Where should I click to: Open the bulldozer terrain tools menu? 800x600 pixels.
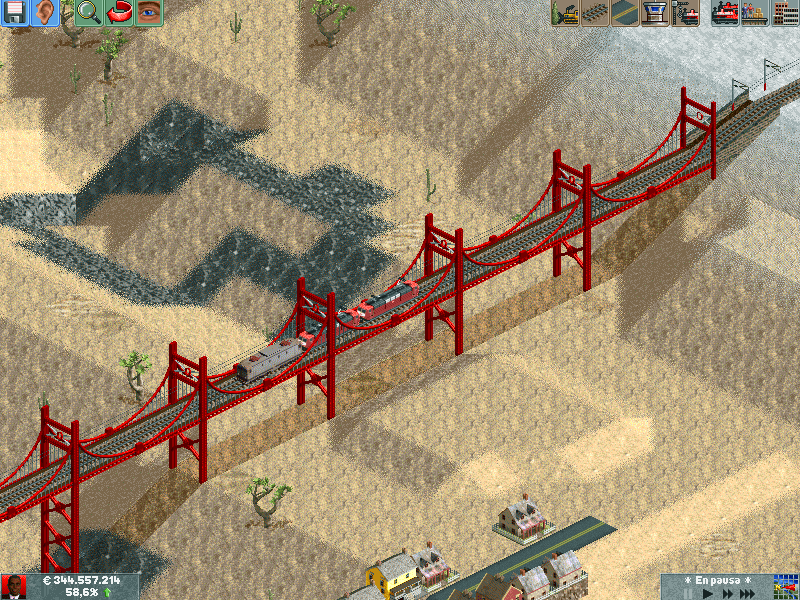pos(565,13)
